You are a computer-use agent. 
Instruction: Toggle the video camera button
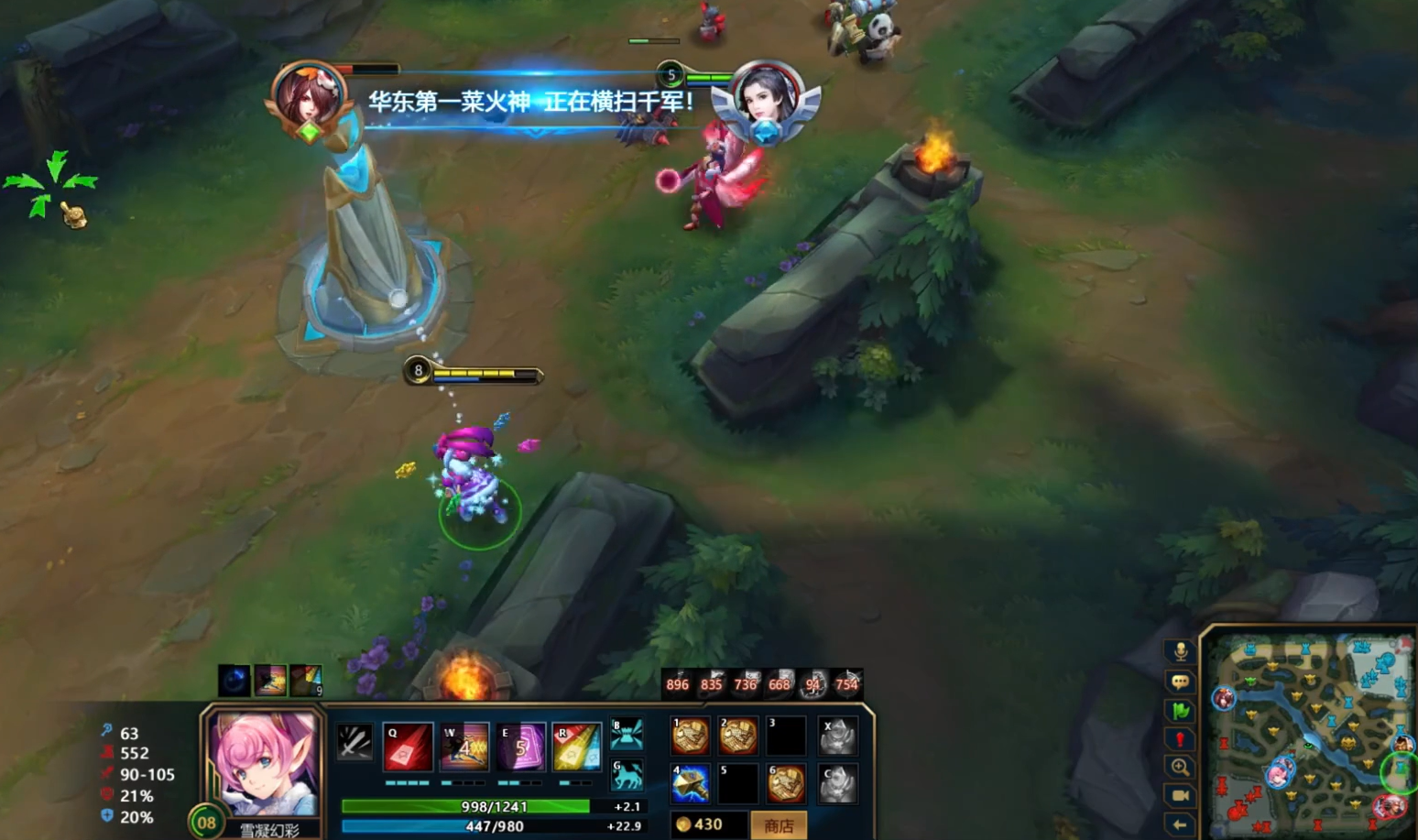1181,796
